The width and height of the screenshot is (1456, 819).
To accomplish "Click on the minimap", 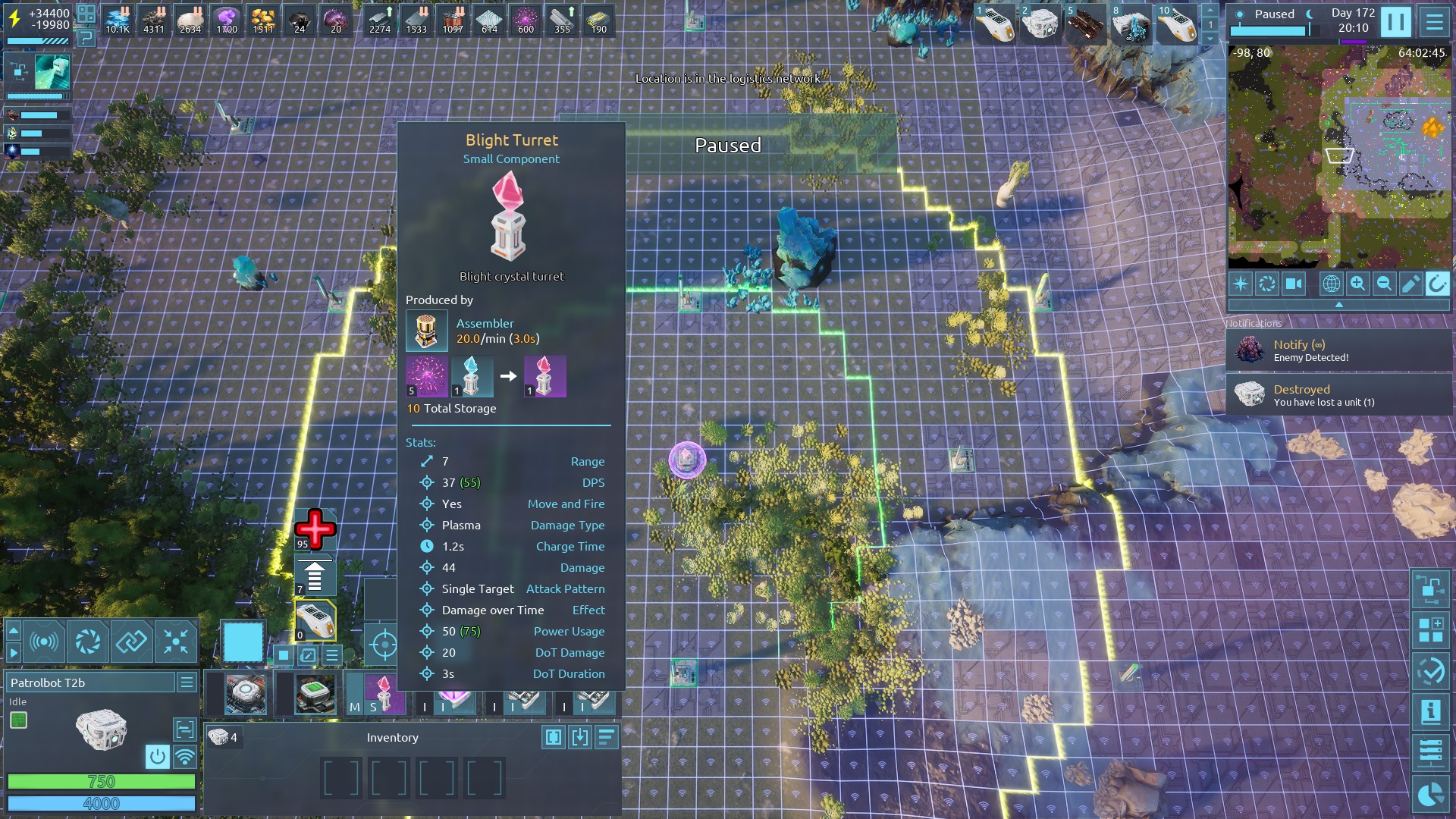I will 1338,155.
